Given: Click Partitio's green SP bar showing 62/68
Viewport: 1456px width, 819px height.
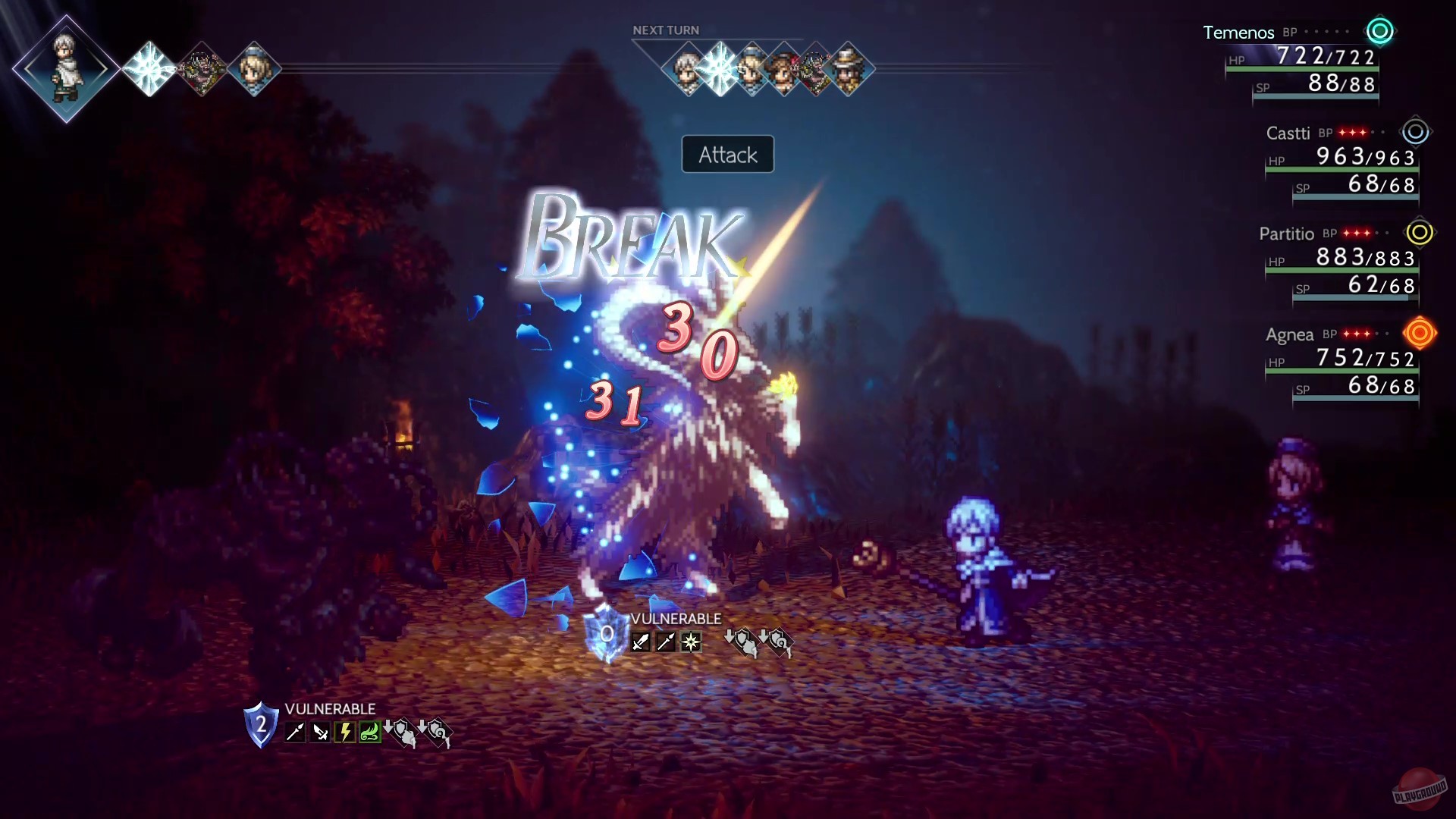Looking at the screenshot, I should tap(1357, 297).
